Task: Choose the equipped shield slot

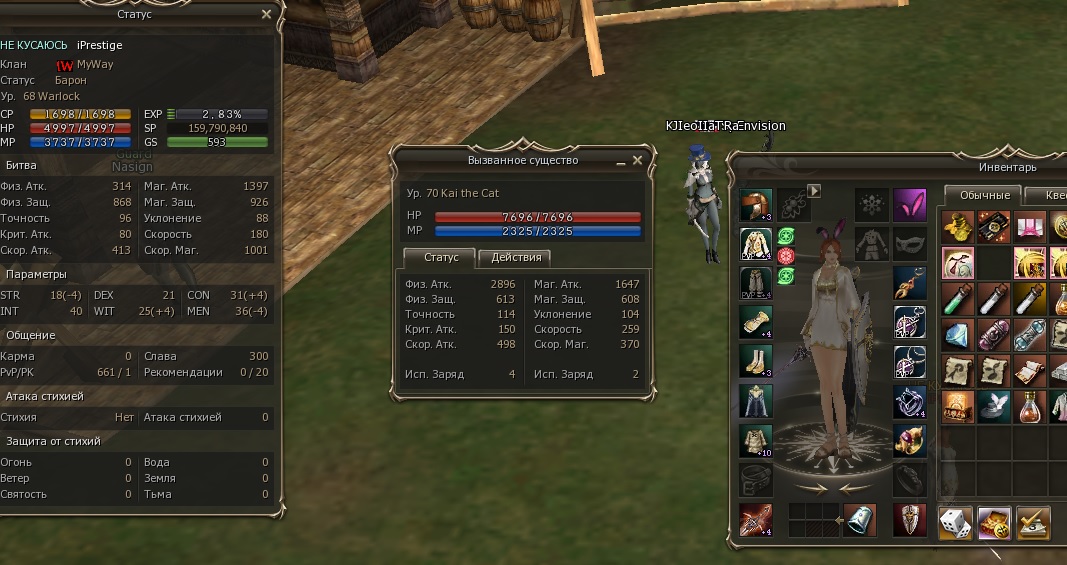Action: point(909,519)
